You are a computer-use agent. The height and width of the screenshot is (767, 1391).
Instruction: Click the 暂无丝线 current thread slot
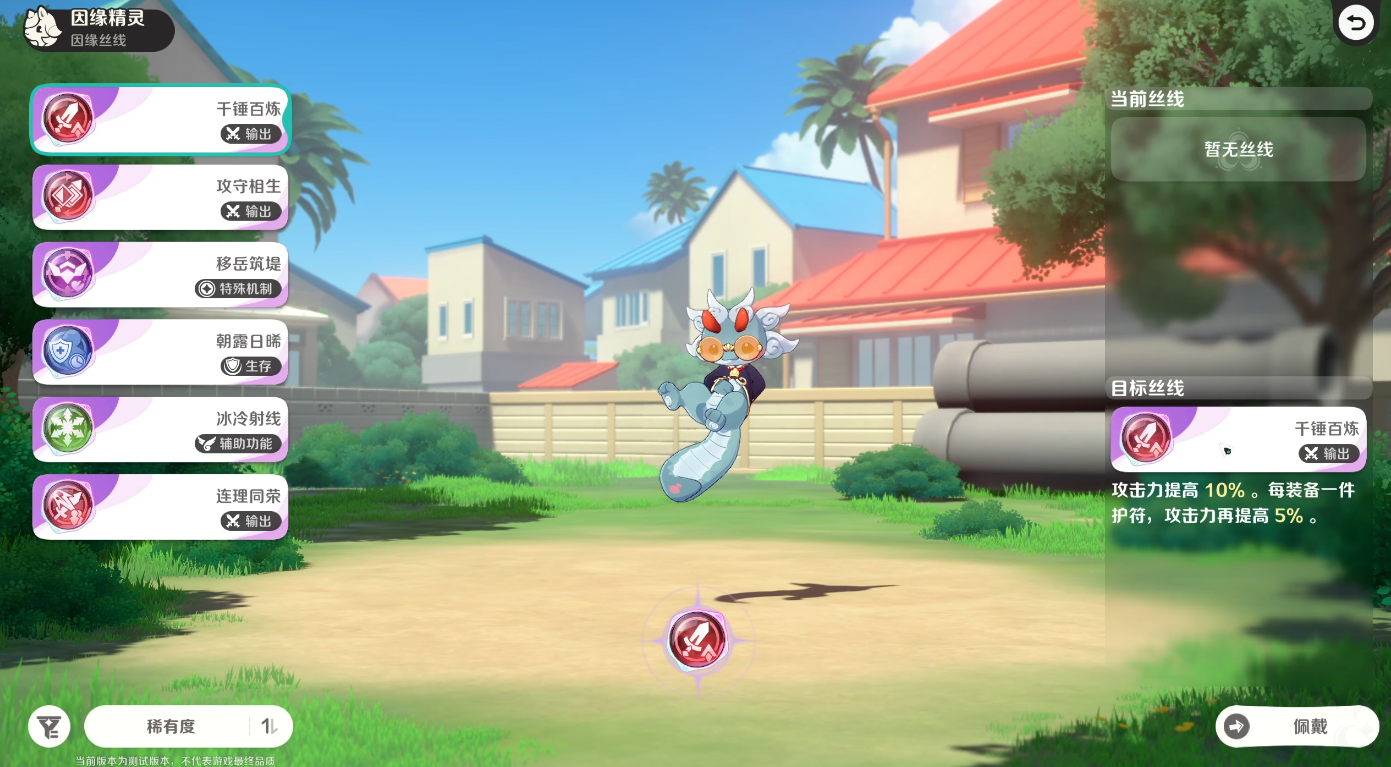(1238, 150)
